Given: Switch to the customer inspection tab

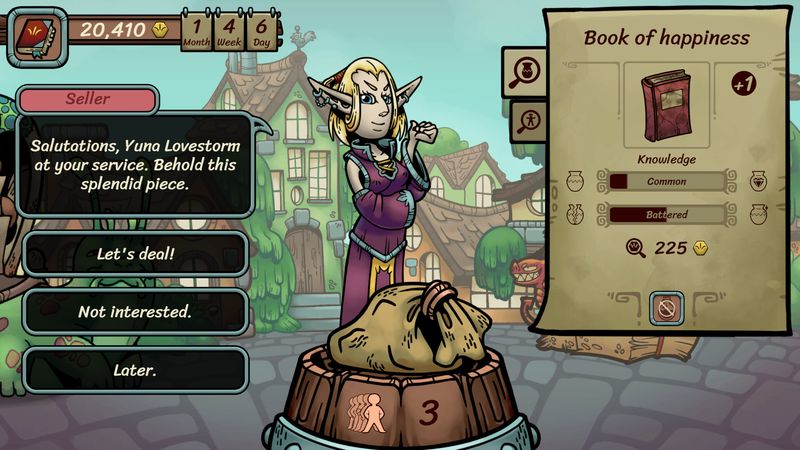Looking at the screenshot, I should [525, 121].
